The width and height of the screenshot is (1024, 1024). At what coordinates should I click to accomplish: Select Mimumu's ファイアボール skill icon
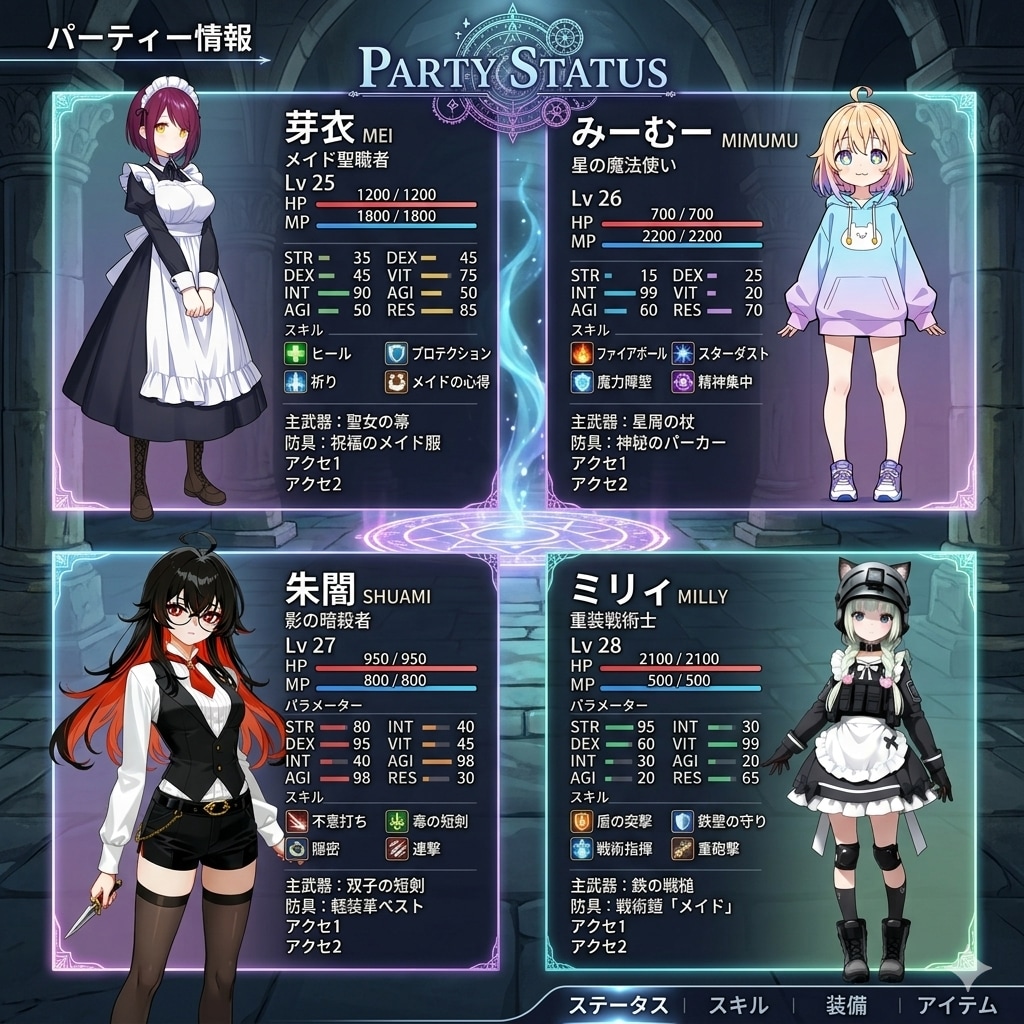[x=582, y=354]
